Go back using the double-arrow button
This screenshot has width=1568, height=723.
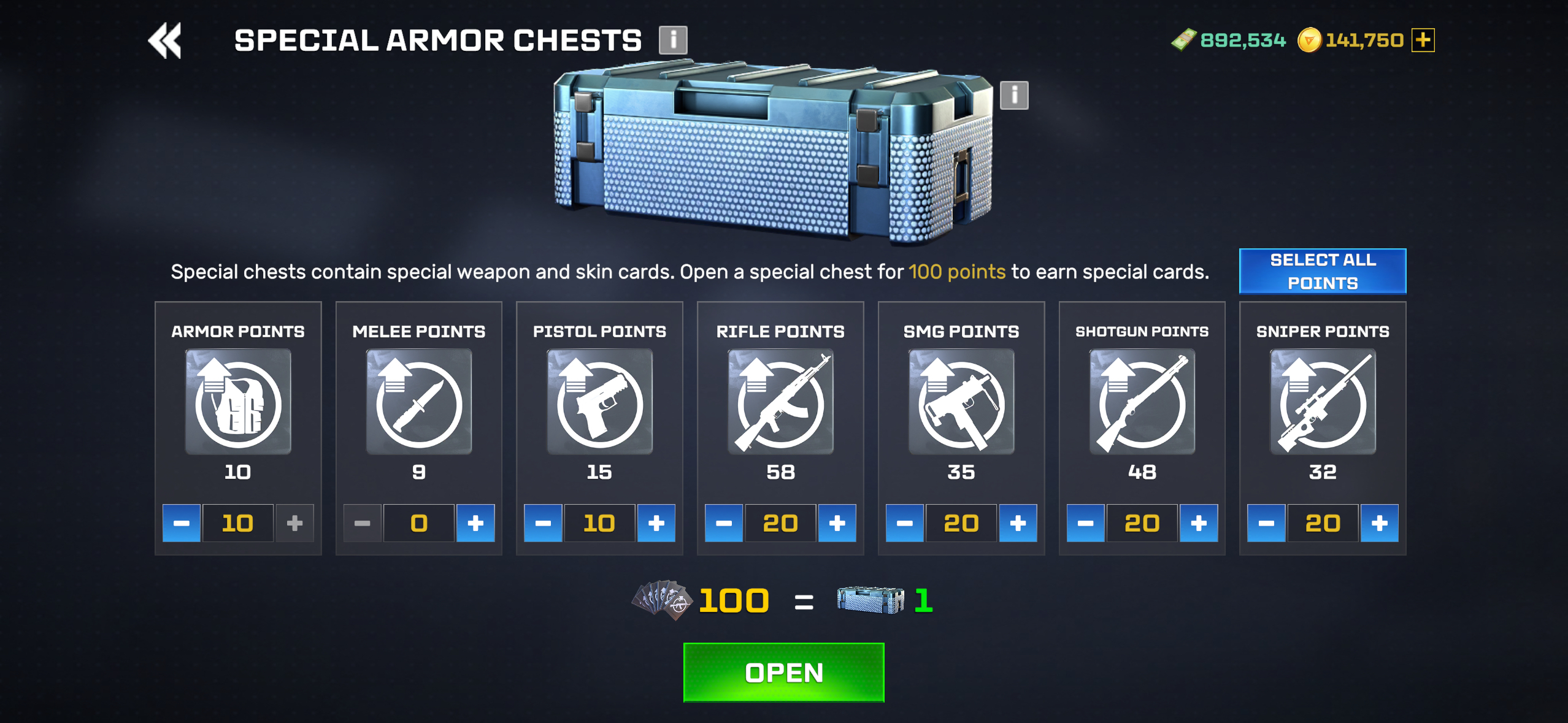click(x=165, y=41)
